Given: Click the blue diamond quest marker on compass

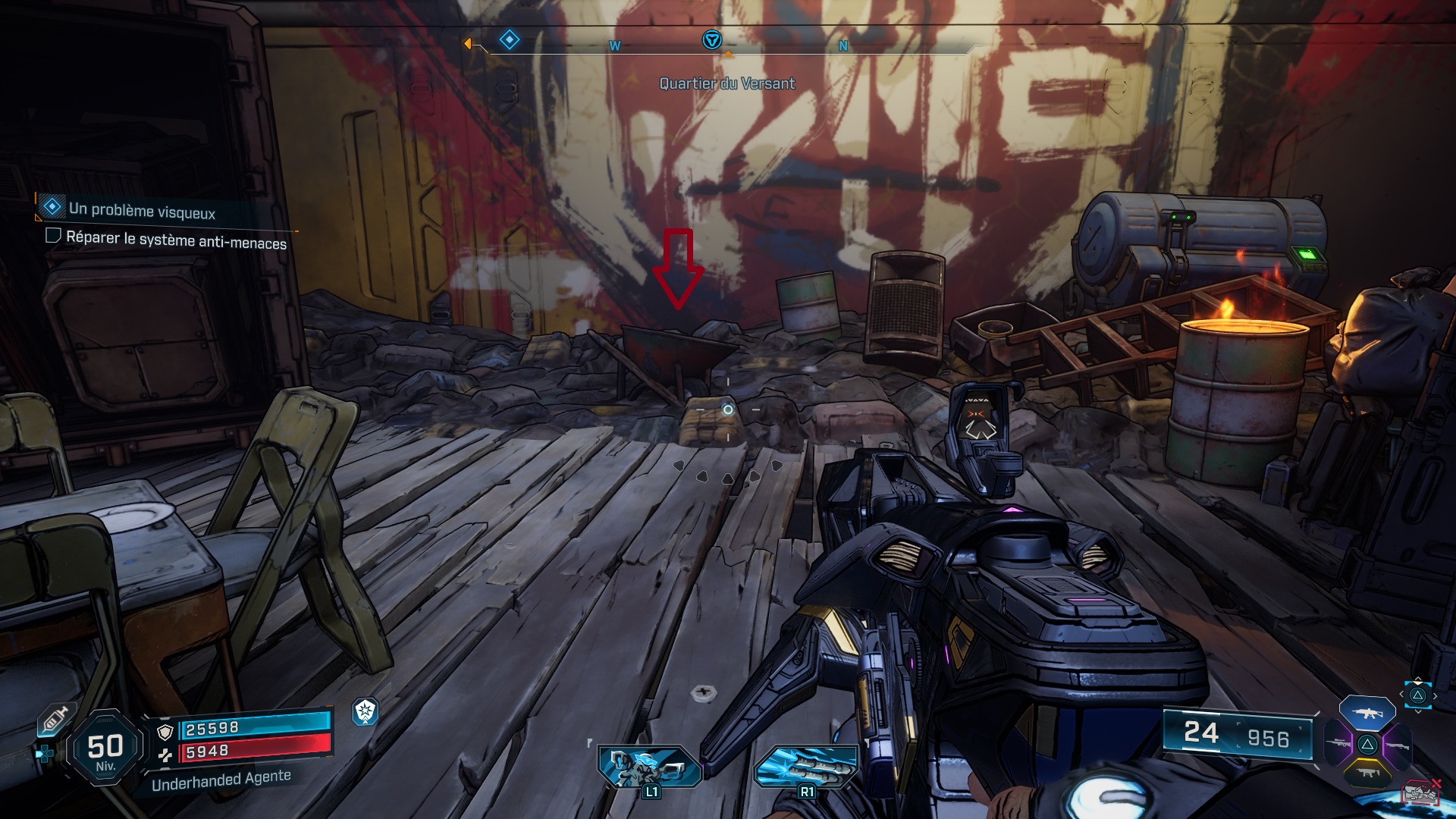Looking at the screenshot, I should click(x=510, y=39).
